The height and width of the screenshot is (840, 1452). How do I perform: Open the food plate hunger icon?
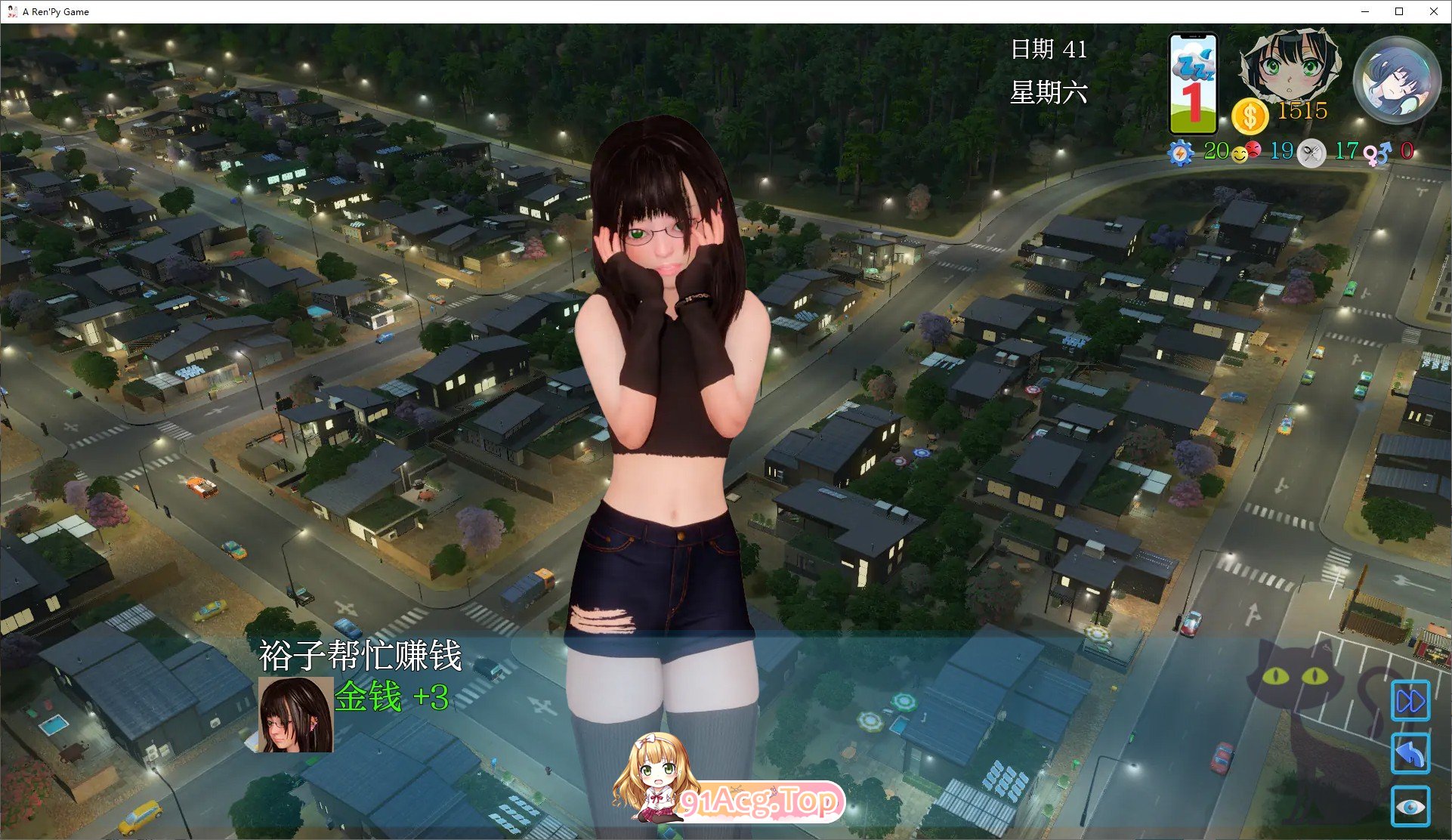[x=1311, y=151]
